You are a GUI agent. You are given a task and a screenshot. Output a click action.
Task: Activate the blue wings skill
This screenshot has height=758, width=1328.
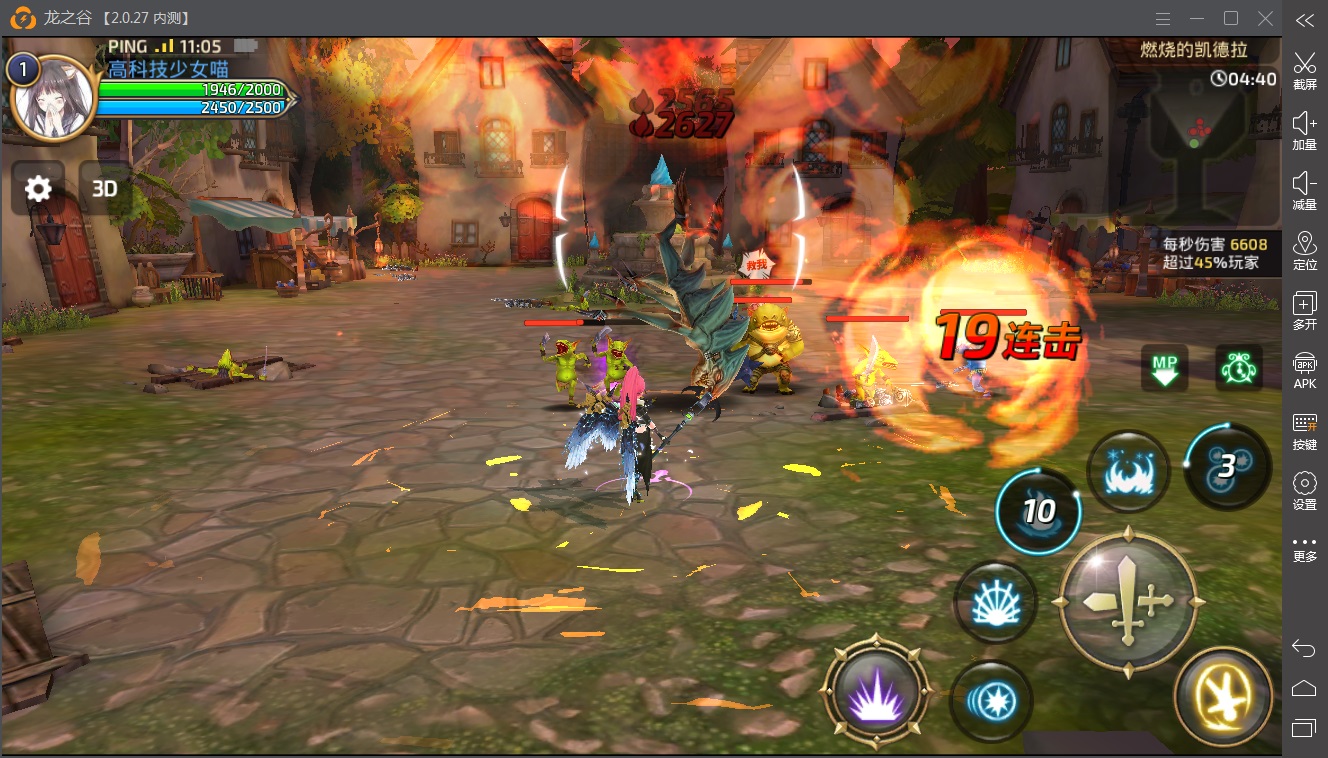click(x=1130, y=472)
